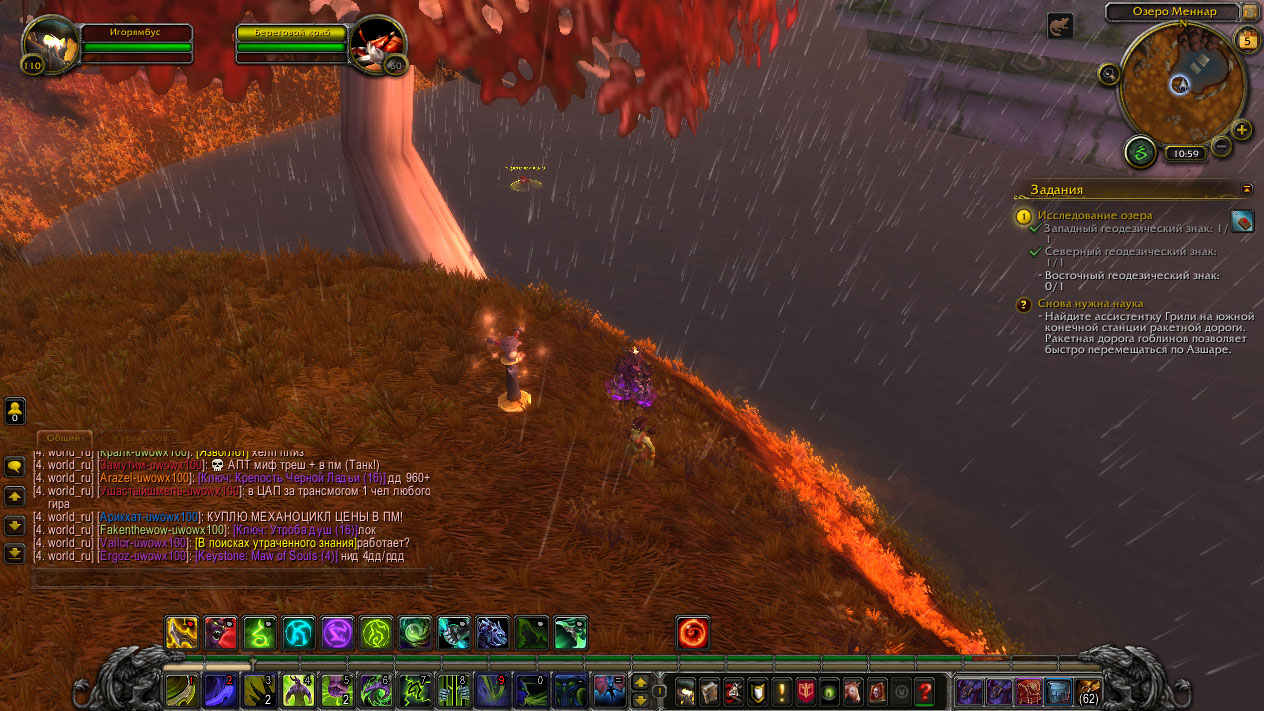Image resolution: width=1264 pixels, height=711 pixels.
Task: Open the backpack showing 62 free slots
Action: coord(1088,690)
